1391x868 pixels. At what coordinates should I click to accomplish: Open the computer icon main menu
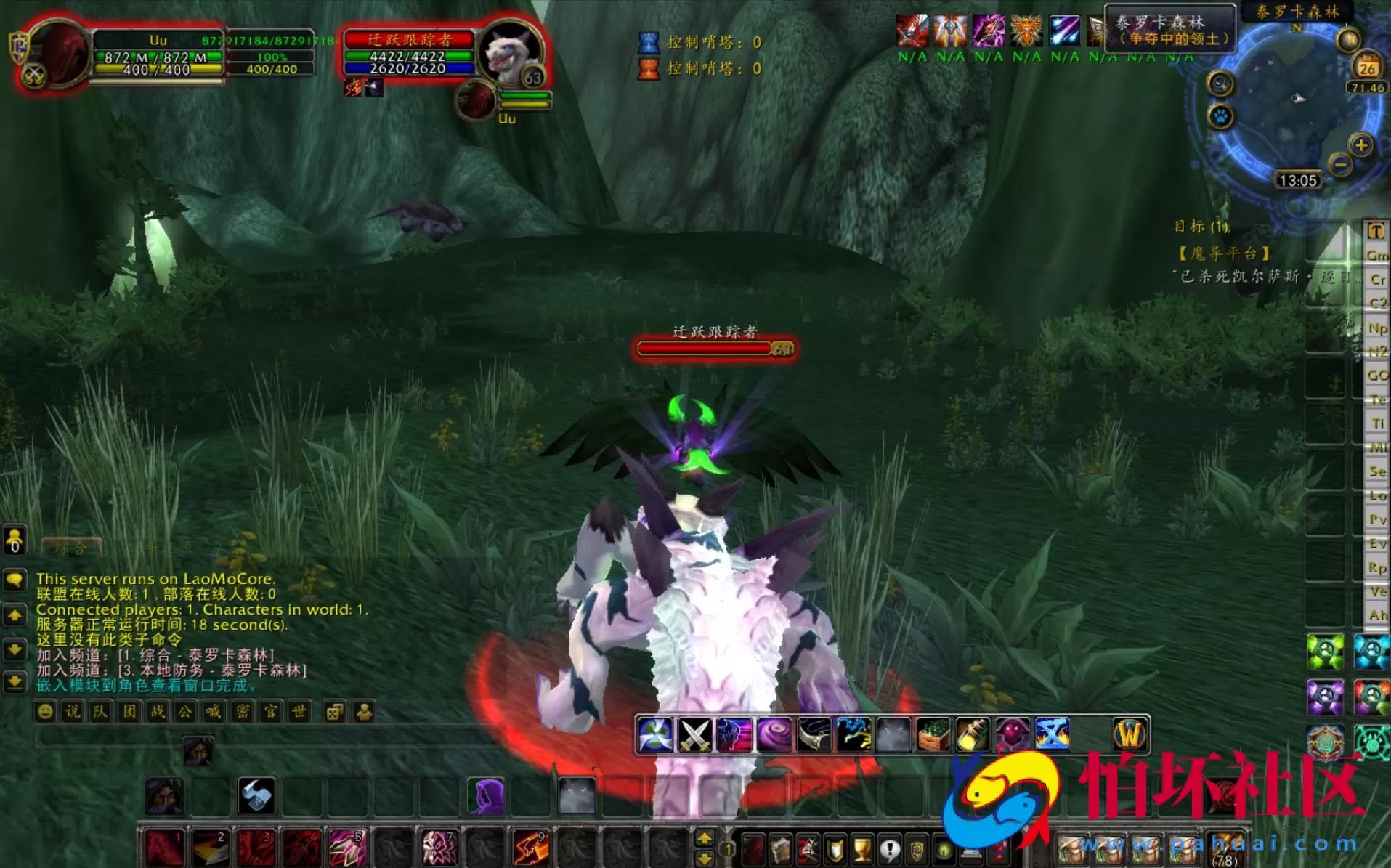[x=972, y=852]
